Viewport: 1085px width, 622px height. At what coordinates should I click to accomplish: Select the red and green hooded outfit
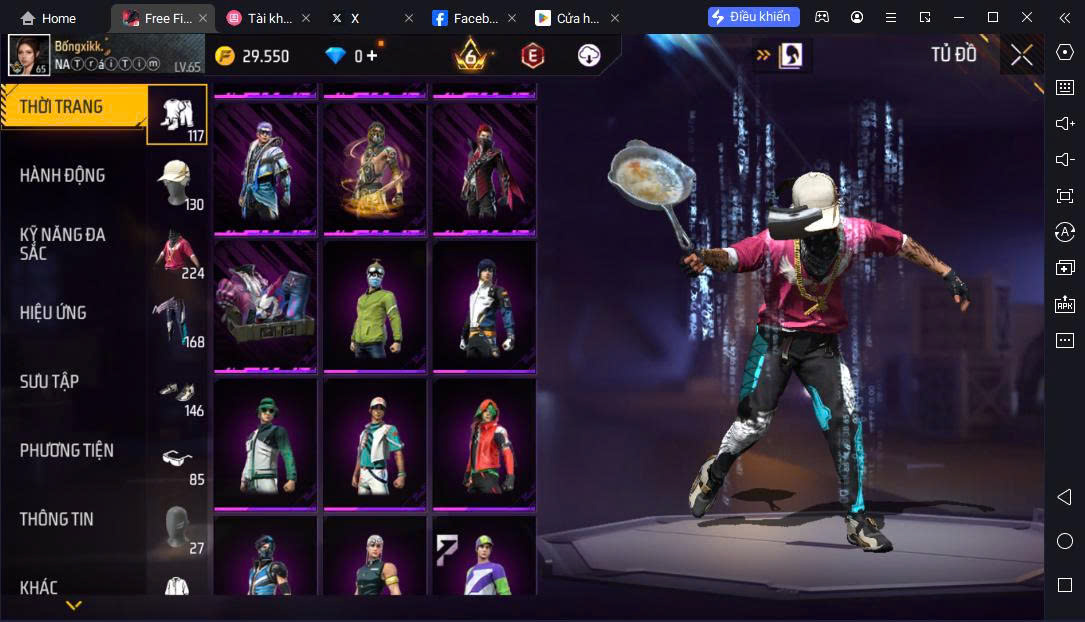click(484, 443)
